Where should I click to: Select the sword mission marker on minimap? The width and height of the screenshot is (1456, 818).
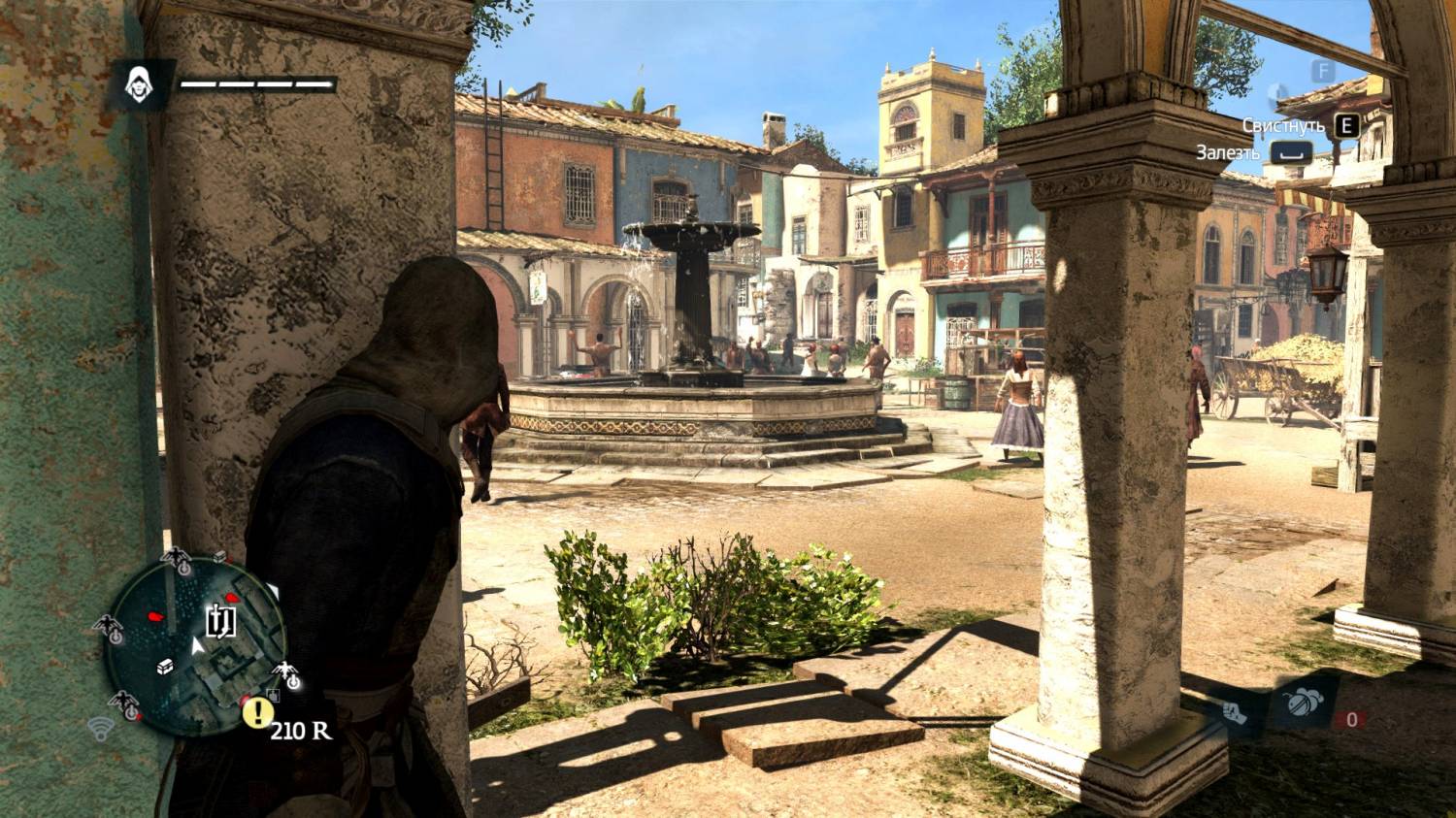(x=221, y=621)
